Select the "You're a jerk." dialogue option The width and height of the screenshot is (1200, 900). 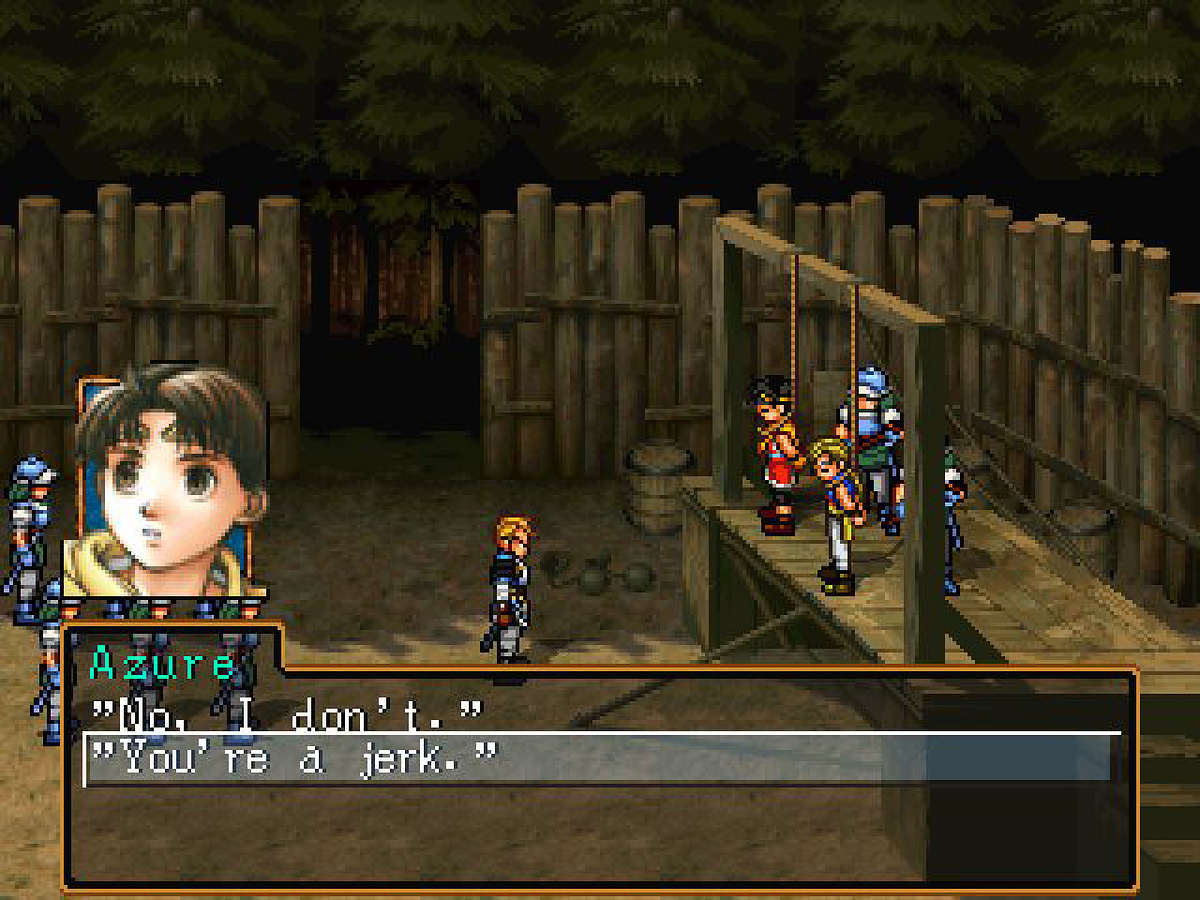(x=293, y=761)
